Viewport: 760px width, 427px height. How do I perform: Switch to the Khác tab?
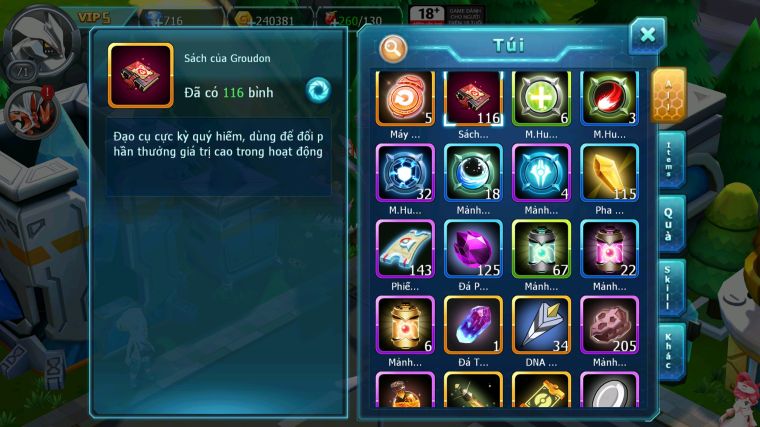coord(671,350)
